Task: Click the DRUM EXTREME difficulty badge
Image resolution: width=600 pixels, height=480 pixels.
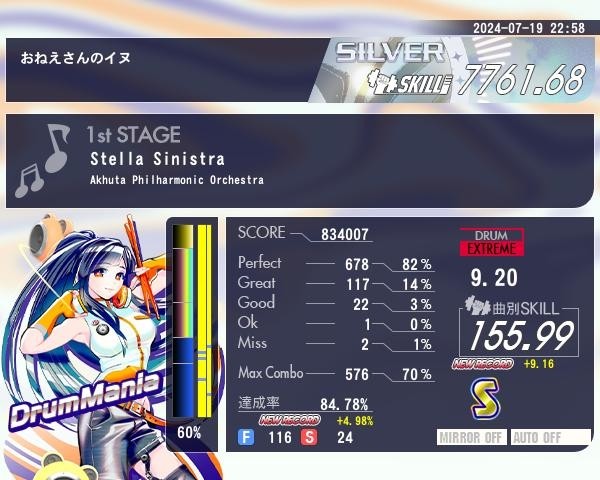Action: coord(491,242)
